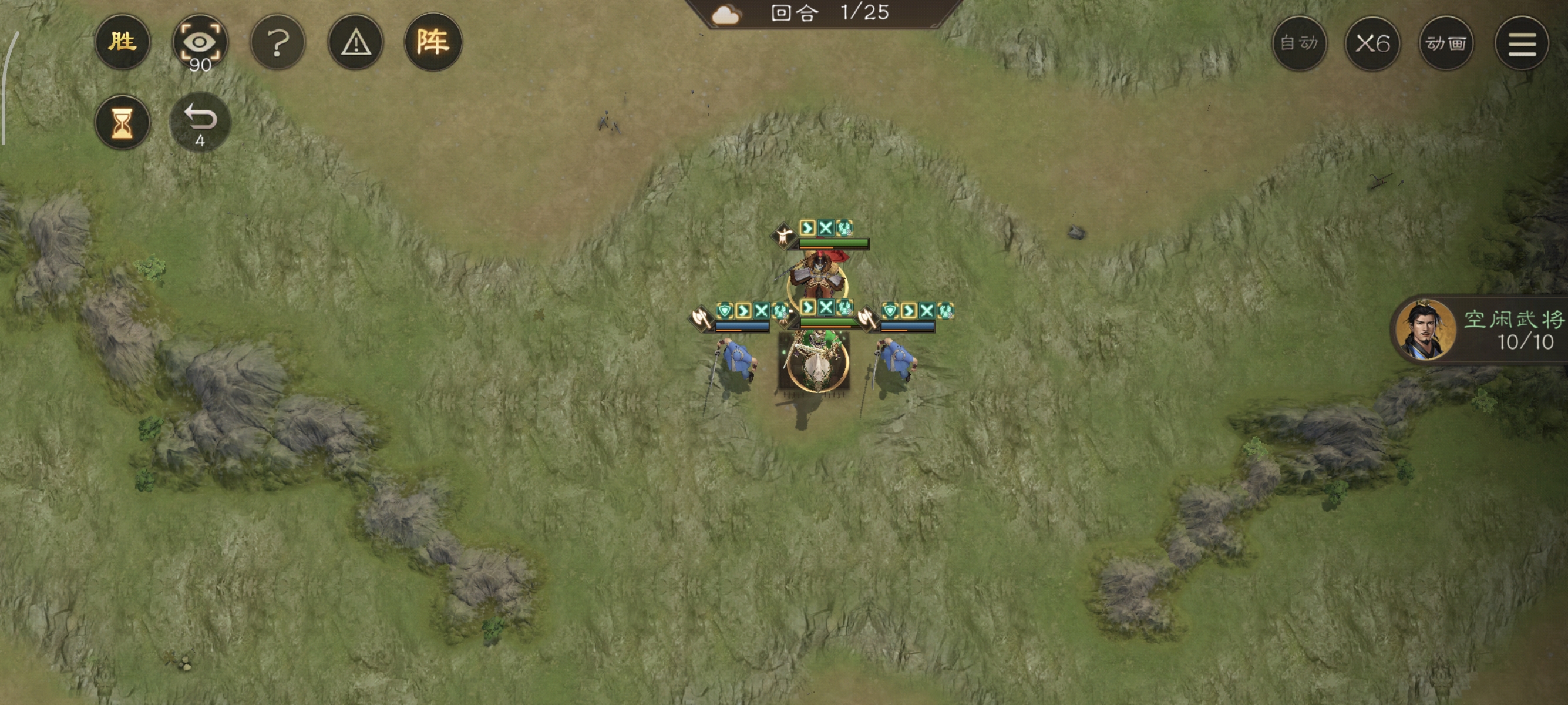Open the question mark help button
This screenshot has height=705, width=1568.
click(278, 43)
